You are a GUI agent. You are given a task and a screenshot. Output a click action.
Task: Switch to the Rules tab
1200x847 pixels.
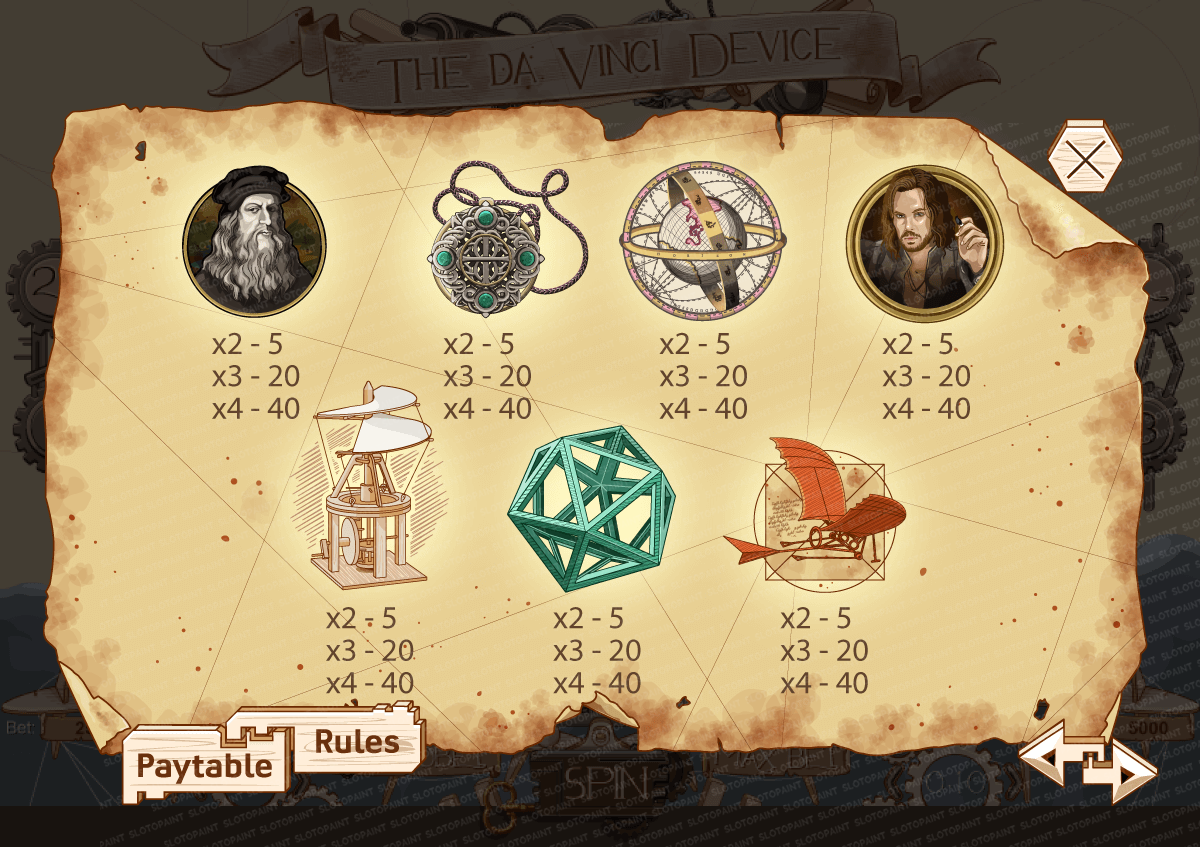(x=357, y=742)
